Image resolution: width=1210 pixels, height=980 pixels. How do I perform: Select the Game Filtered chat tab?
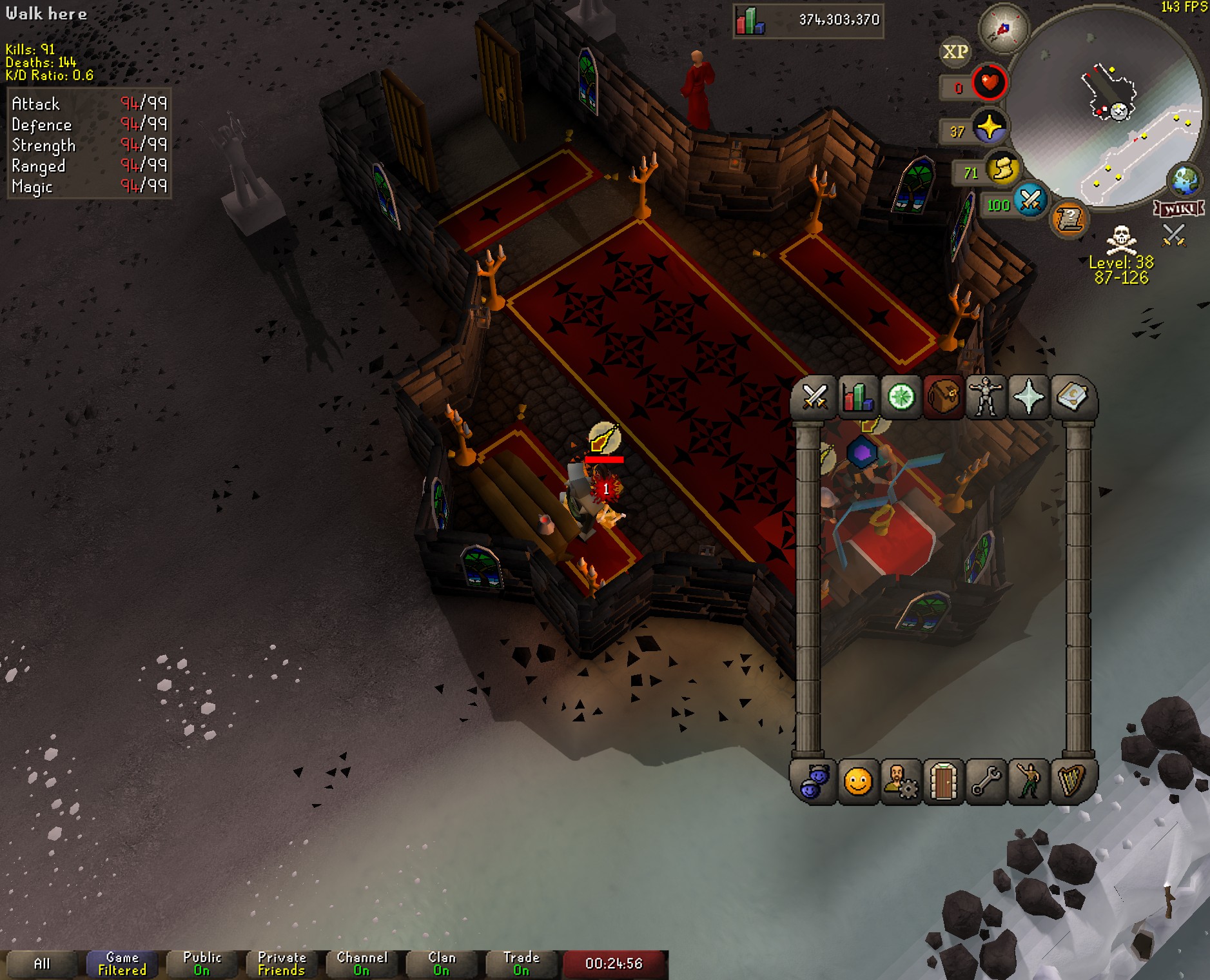(x=122, y=964)
